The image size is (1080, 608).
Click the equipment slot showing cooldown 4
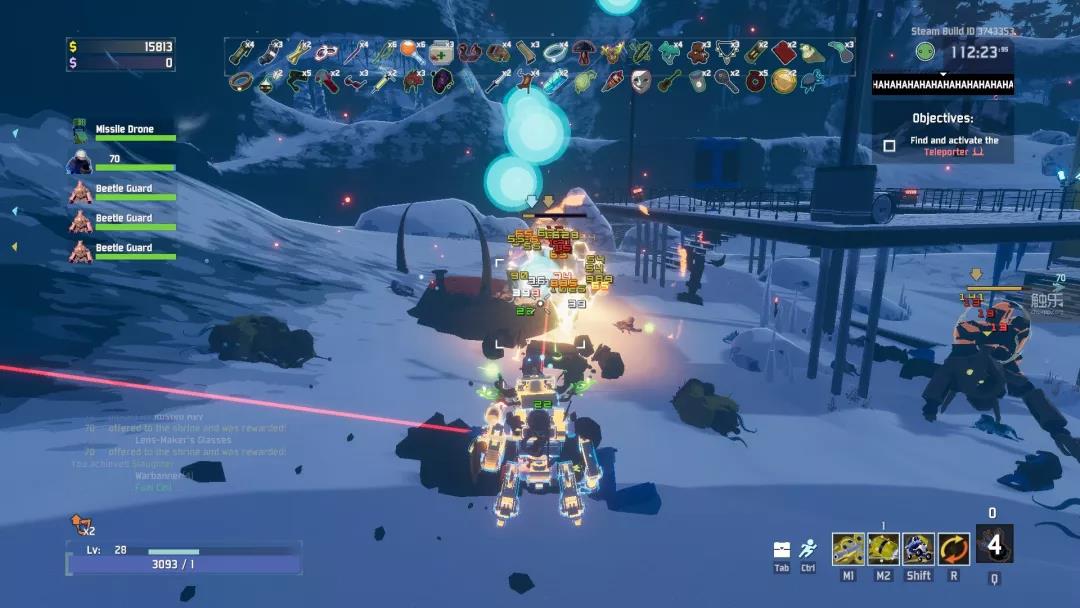click(x=994, y=545)
